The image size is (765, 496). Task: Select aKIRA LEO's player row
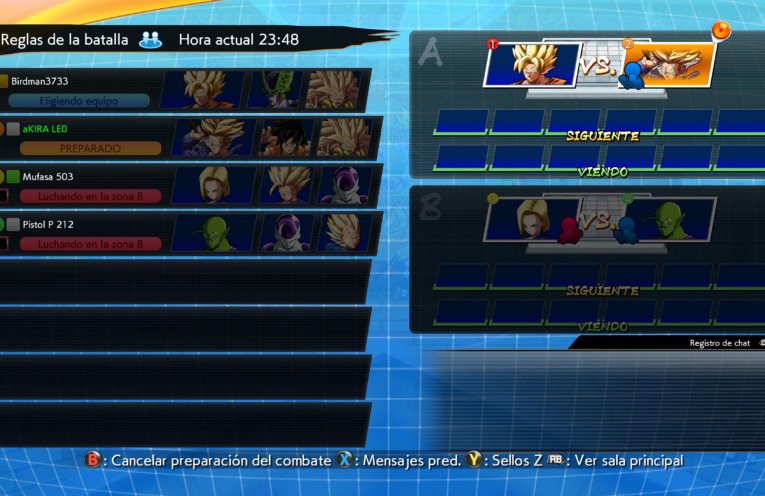pos(190,138)
